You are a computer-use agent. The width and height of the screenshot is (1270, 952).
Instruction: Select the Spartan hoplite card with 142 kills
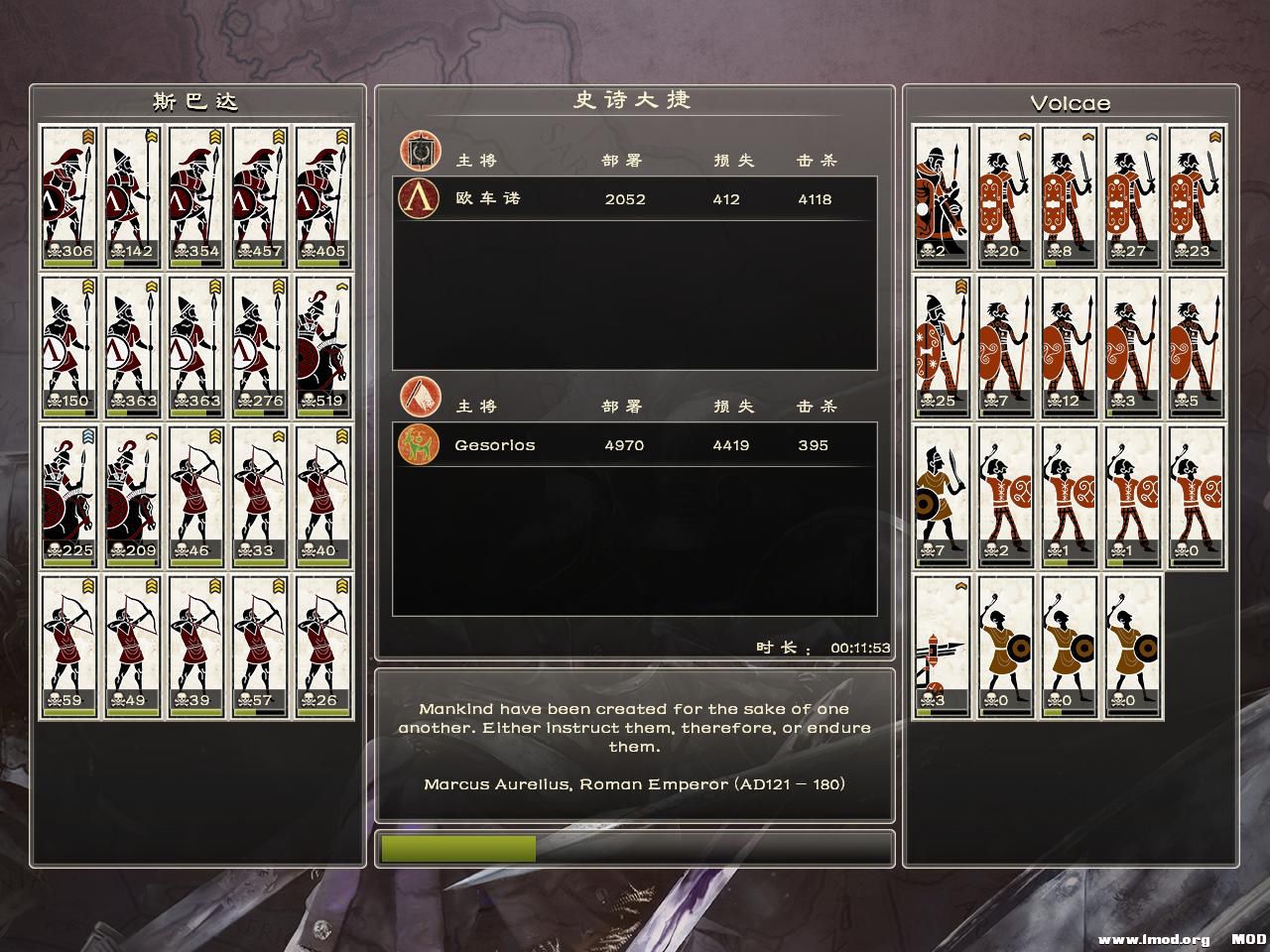[133, 196]
